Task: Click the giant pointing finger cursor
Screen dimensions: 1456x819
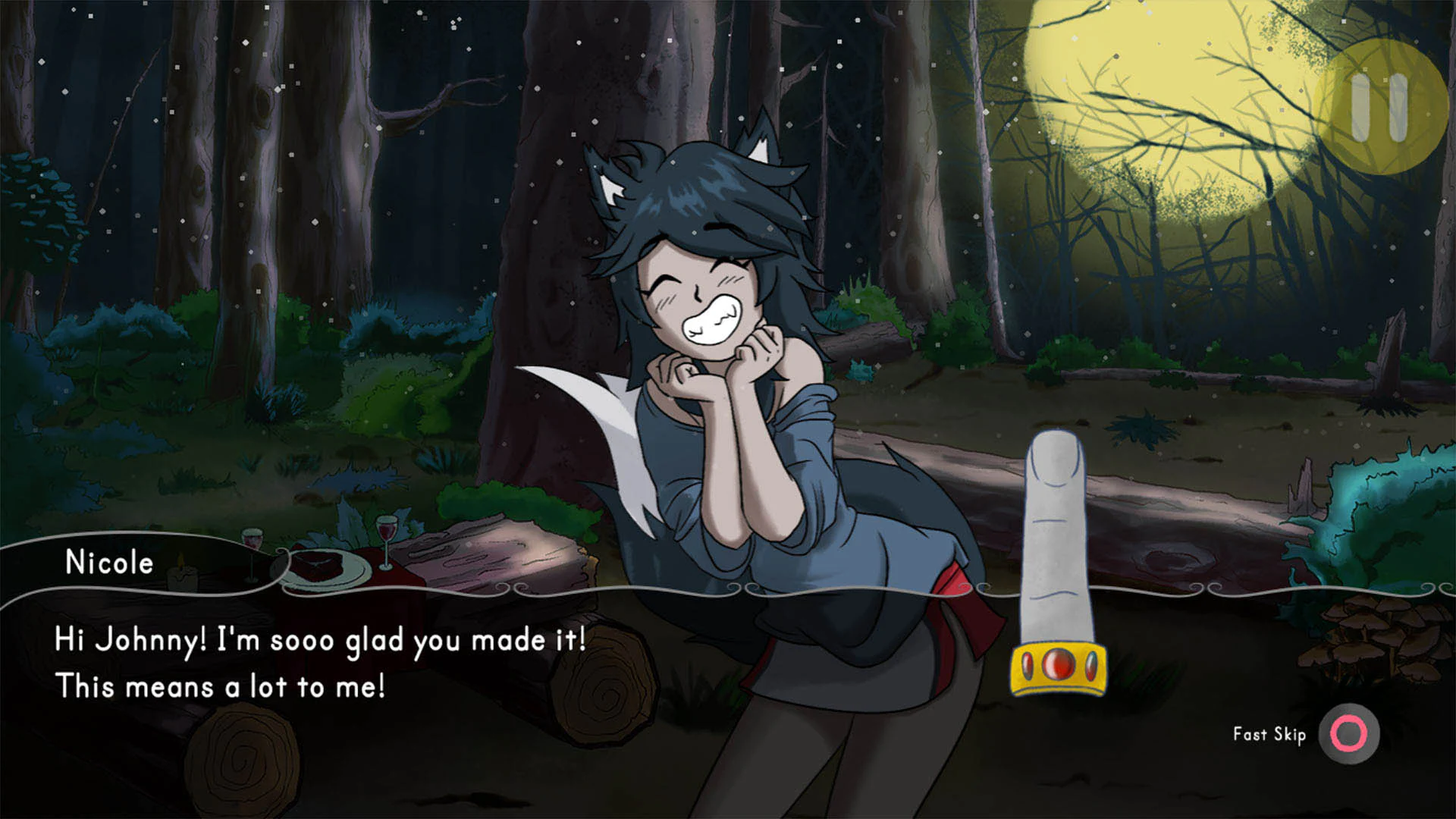Action: [1054, 531]
